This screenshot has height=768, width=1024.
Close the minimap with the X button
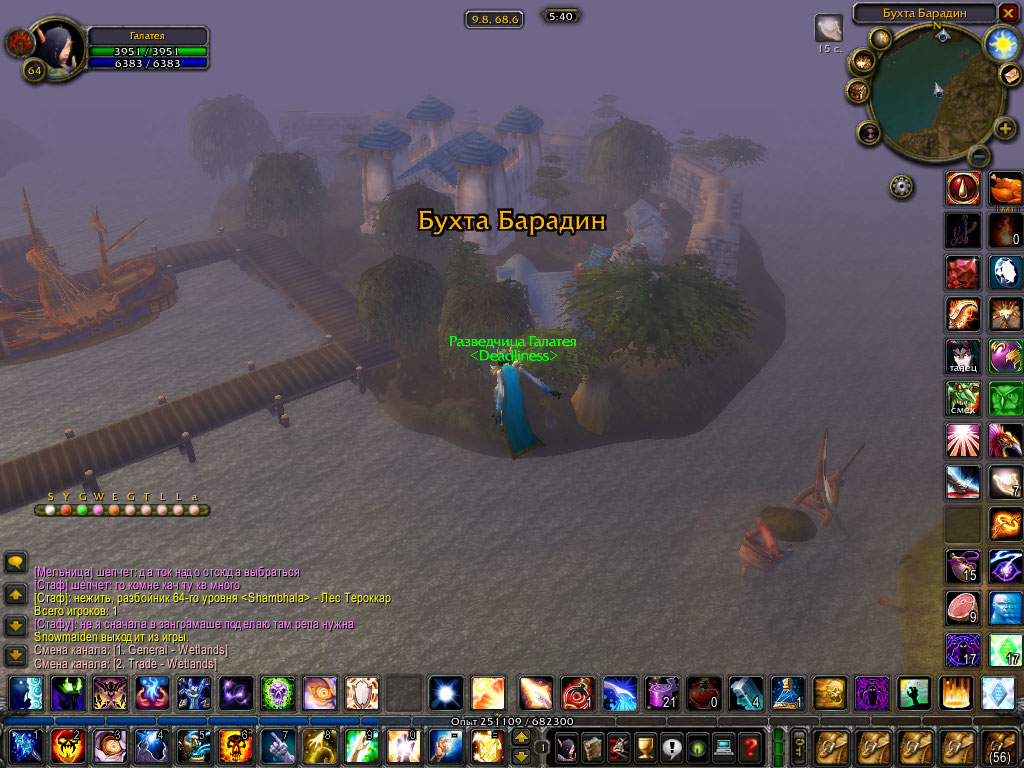pyautogui.click(x=1009, y=13)
